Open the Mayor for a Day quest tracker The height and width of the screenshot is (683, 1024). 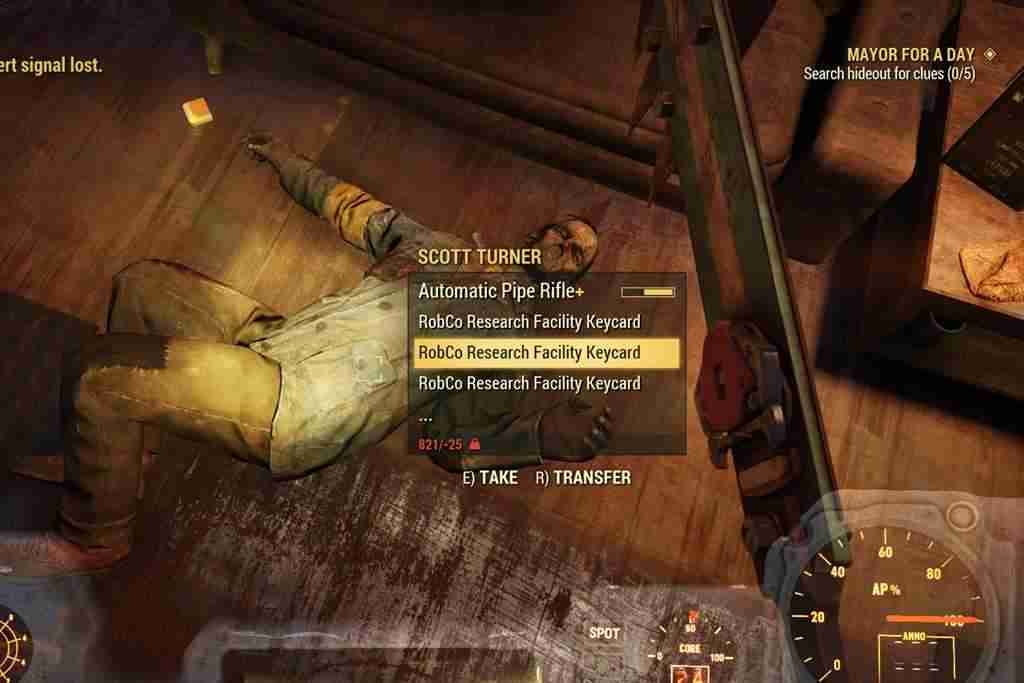tap(911, 55)
